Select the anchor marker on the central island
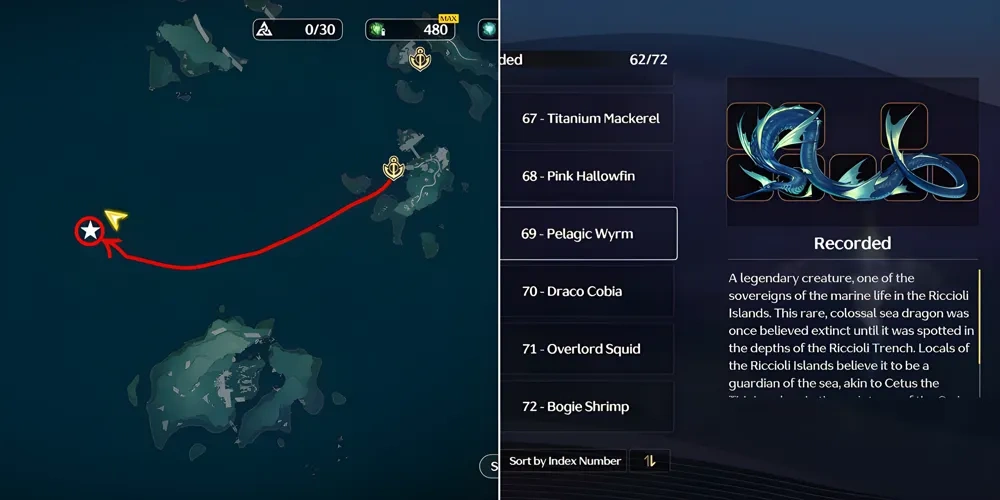This screenshot has height=500, width=1000. pos(394,168)
